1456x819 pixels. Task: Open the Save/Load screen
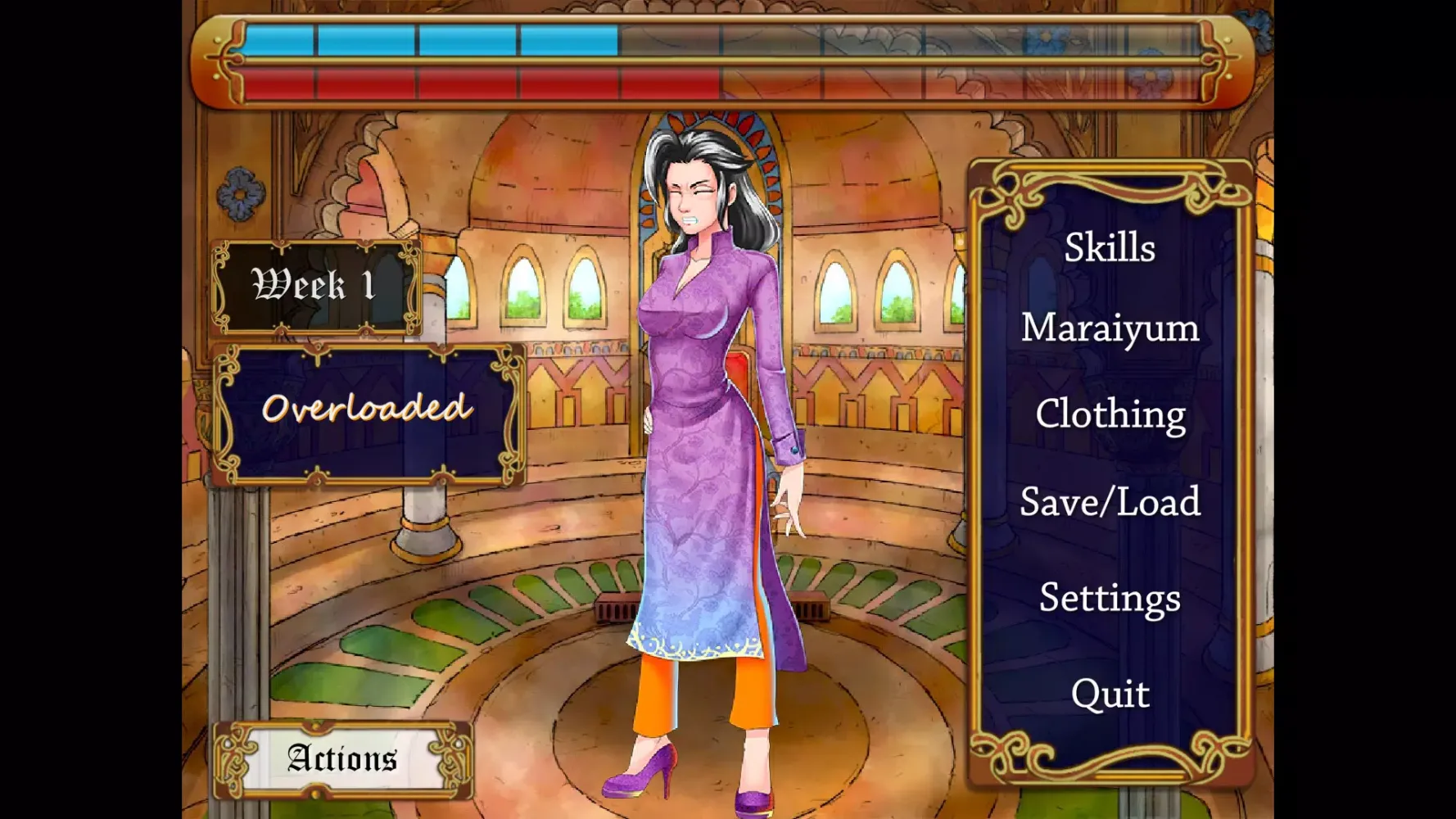(1110, 503)
